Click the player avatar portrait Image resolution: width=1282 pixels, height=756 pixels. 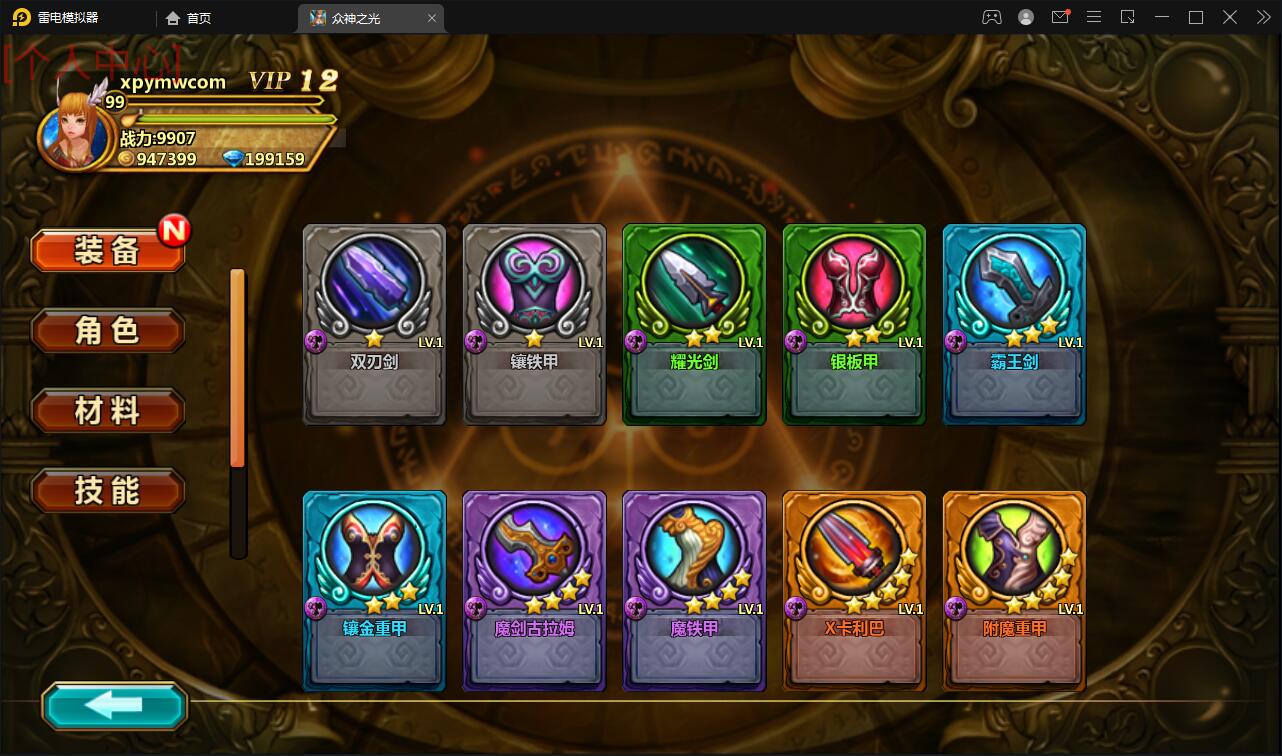tap(74, 132)
